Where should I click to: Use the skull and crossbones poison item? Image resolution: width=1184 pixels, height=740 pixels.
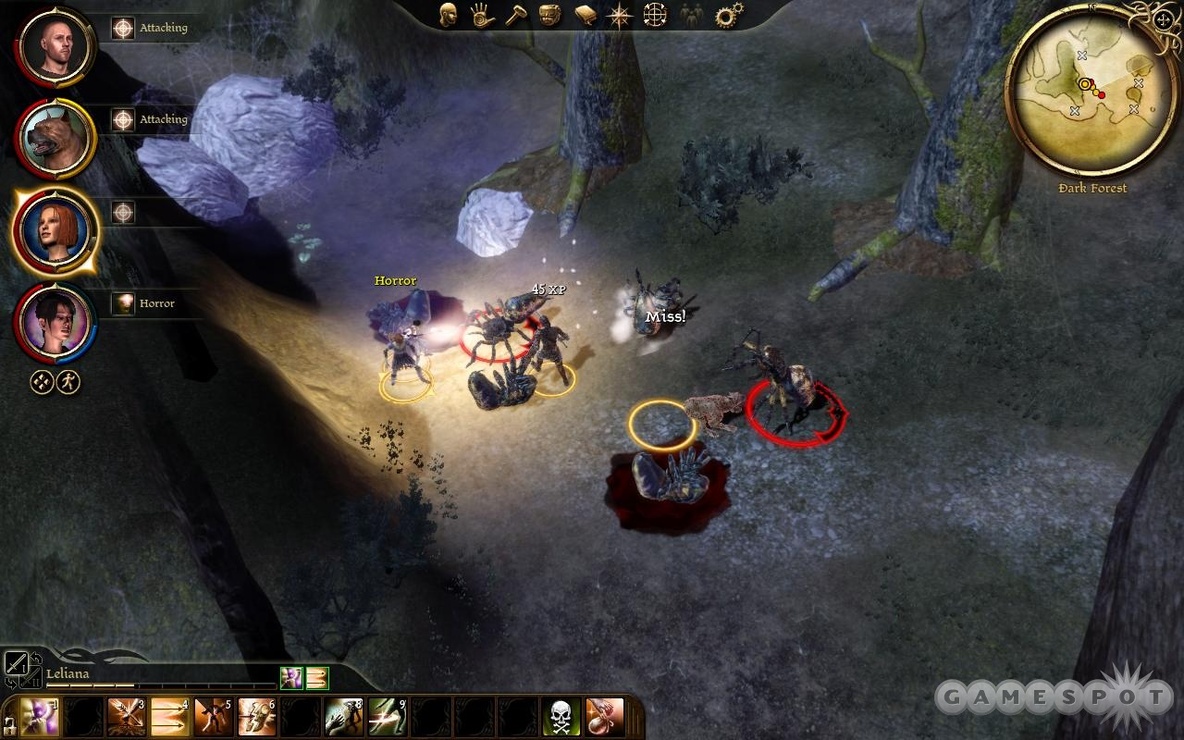point(561,717)
